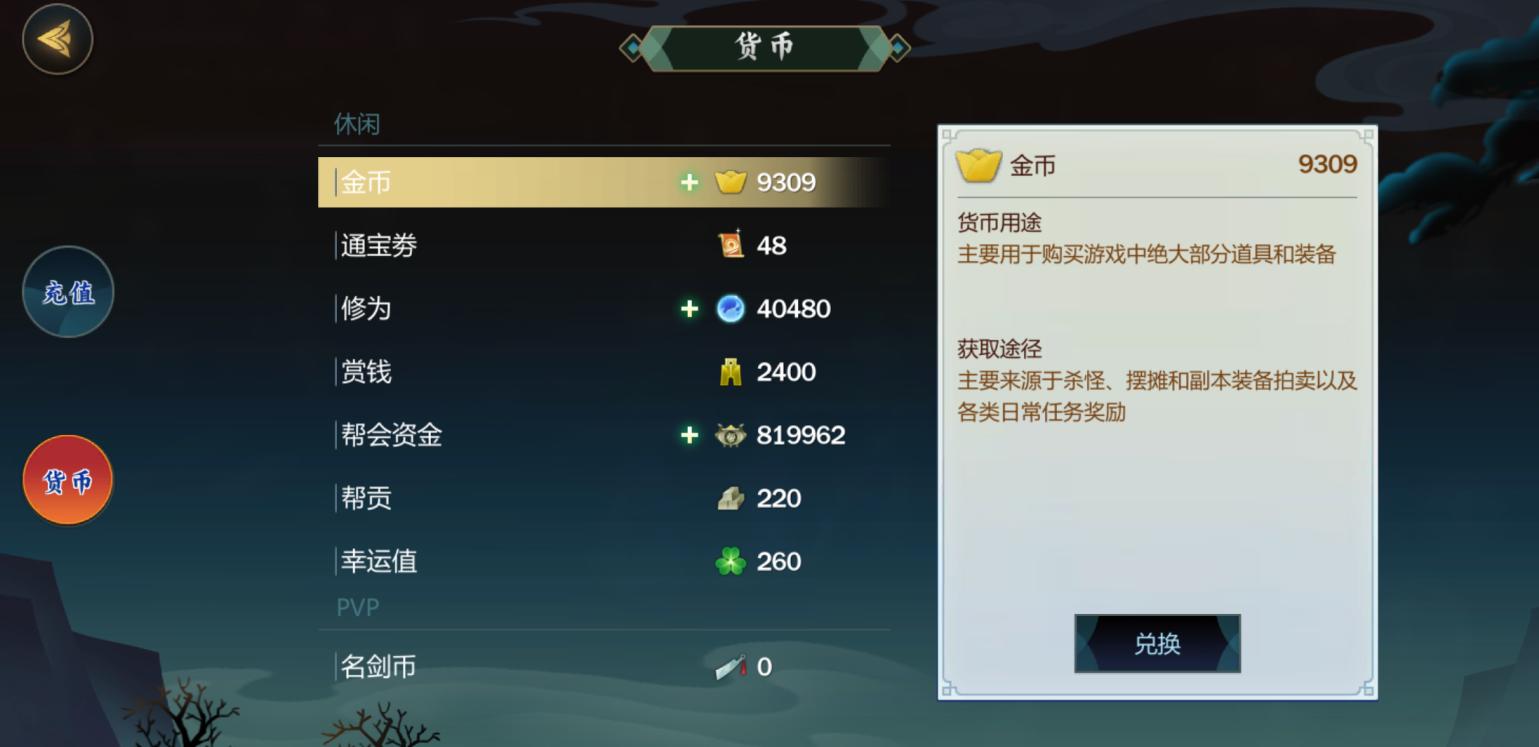This screenshot has width=1539, height=747.
Task: Click the back arrow at top left
Action: [57, 40]
